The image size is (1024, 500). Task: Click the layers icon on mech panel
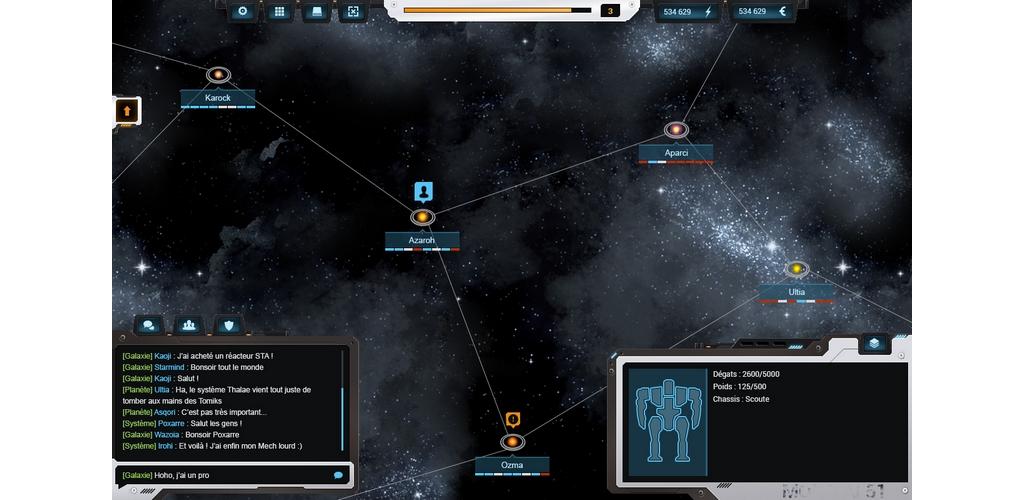874,343
